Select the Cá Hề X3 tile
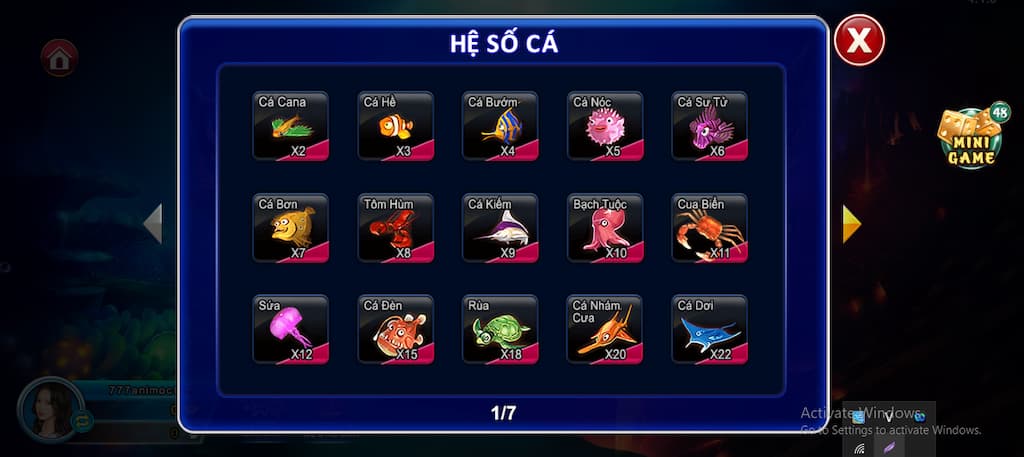Screen dimensions: 1024x457 tap(396, 126)
